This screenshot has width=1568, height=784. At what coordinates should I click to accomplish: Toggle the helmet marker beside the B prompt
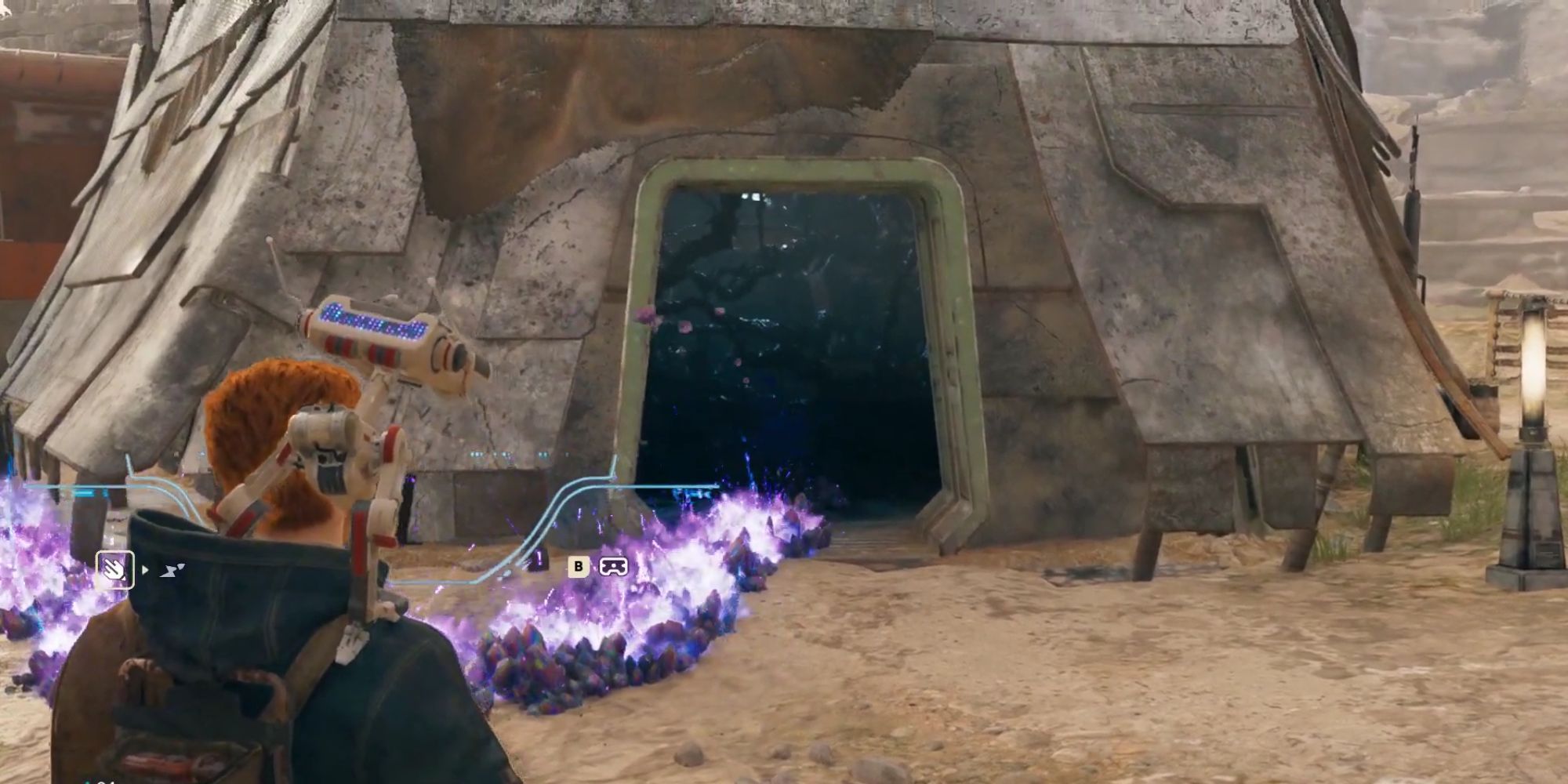pos(615,567)
